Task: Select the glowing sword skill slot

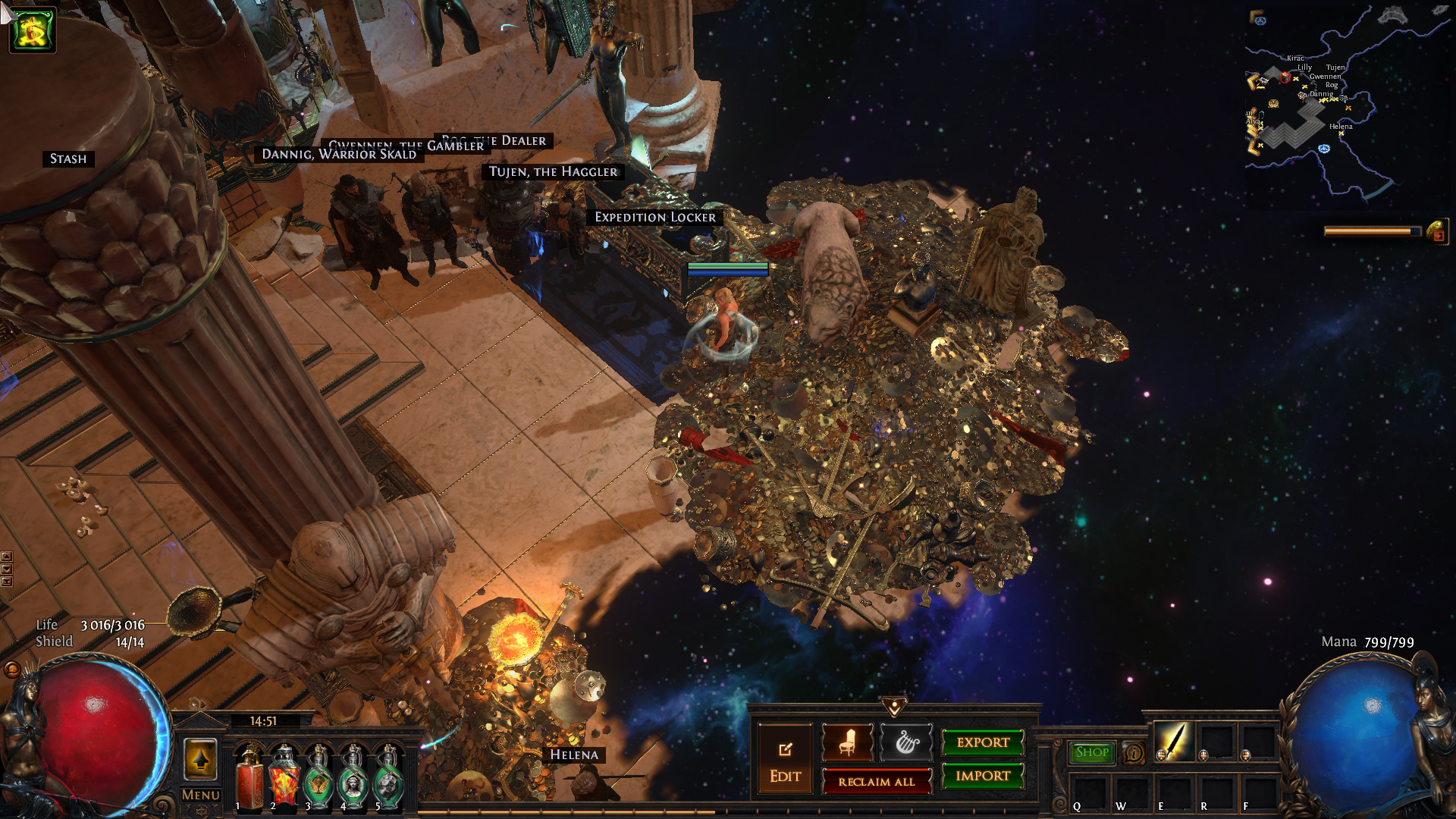Action: click(1174, 742)
